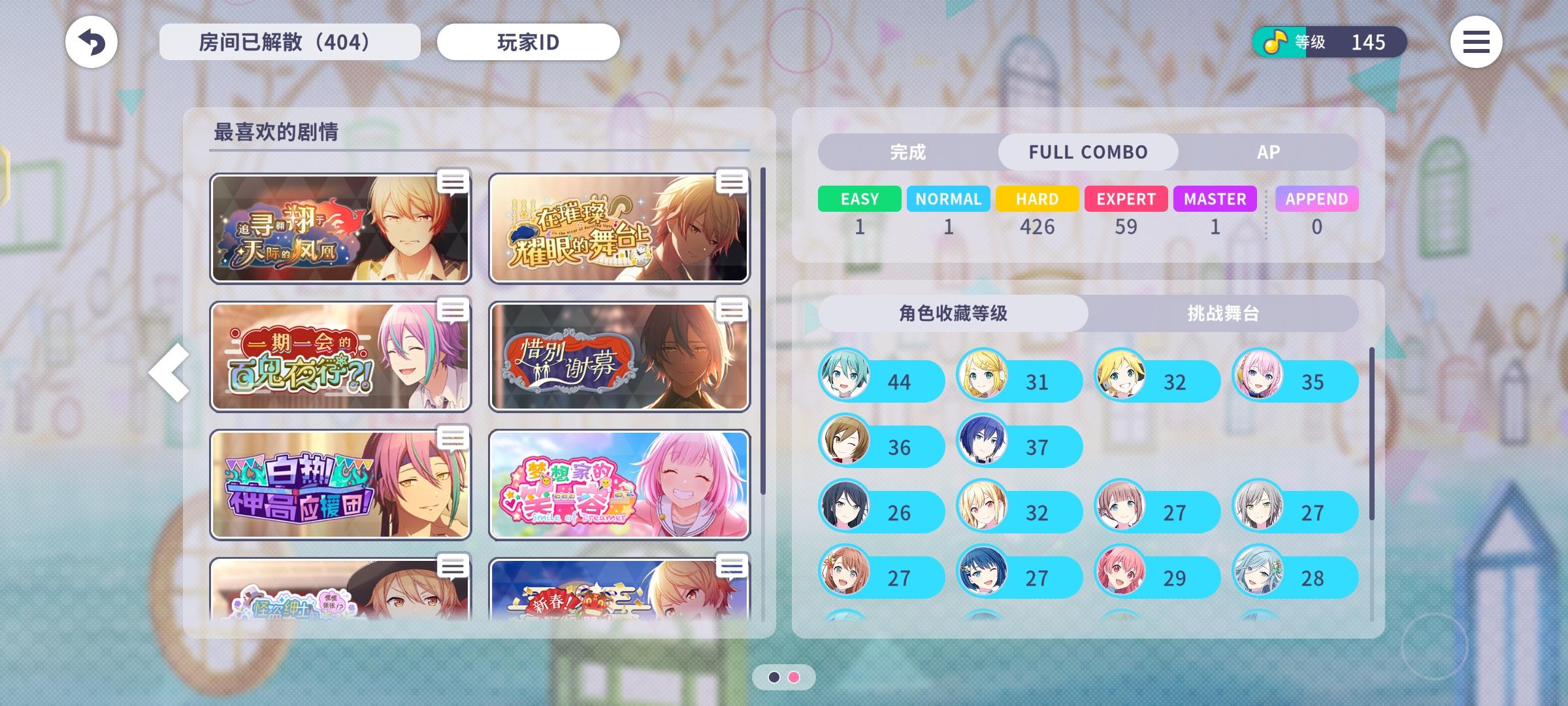
Task: Click the back arrow button
Action: pos(91,42)
